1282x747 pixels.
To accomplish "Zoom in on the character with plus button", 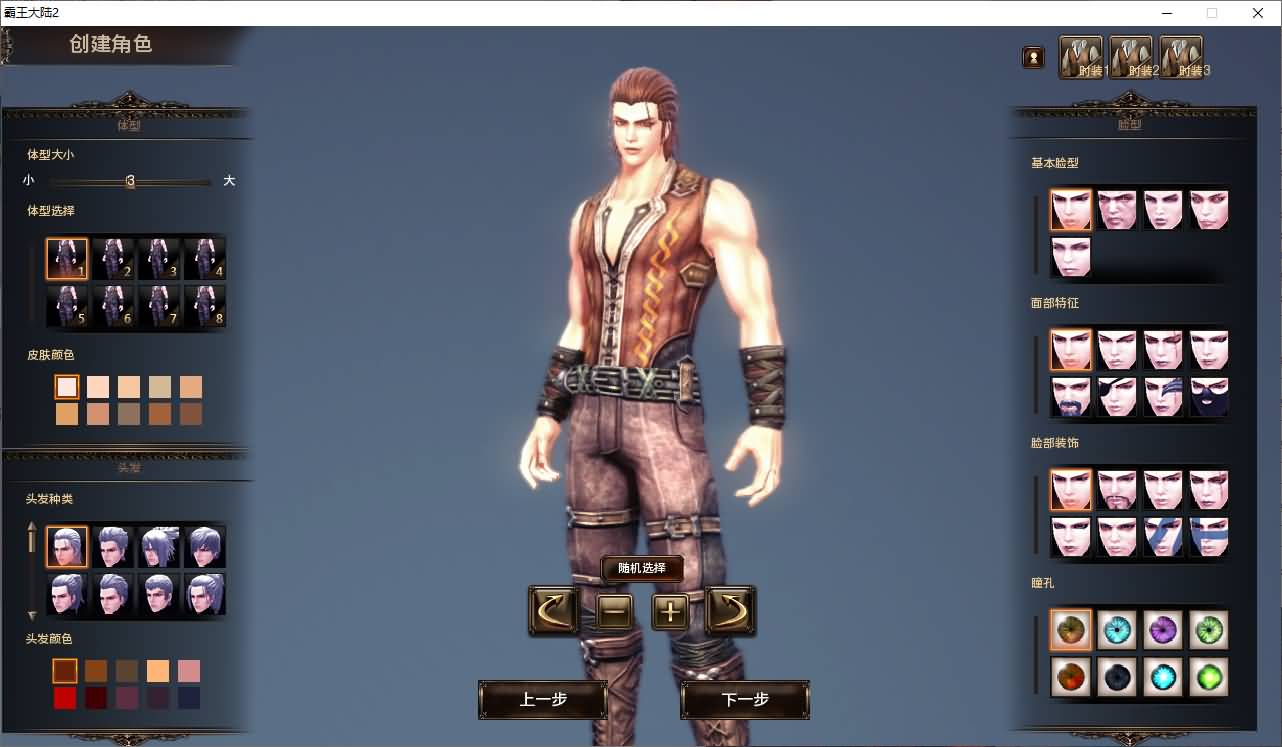I will pos(670,611).
